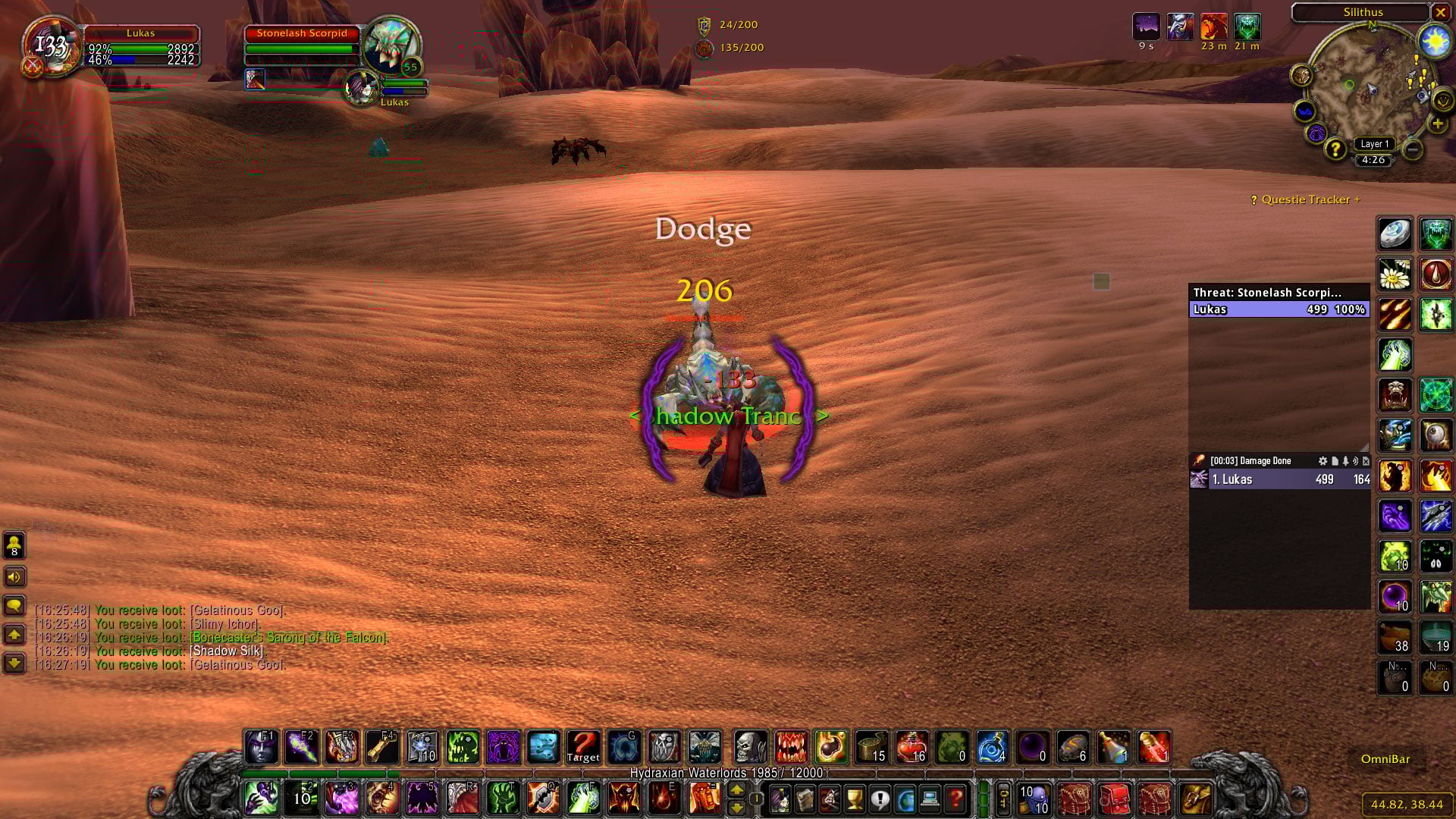Activate the eyeball ability icon
The width and height of the screenshot is (1456, 819).
click(1436, 435)
